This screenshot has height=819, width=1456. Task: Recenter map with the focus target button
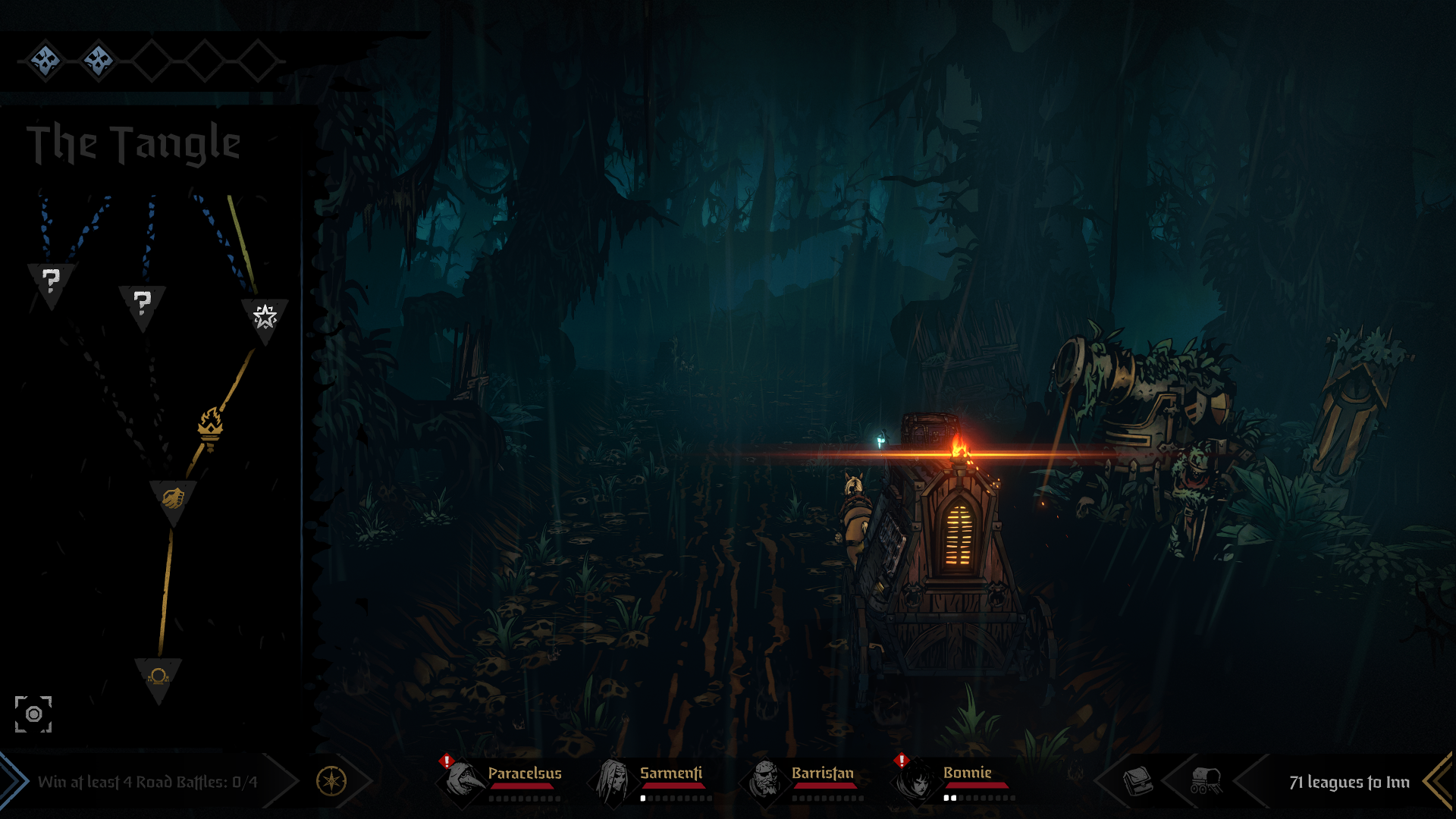point(33,714)
